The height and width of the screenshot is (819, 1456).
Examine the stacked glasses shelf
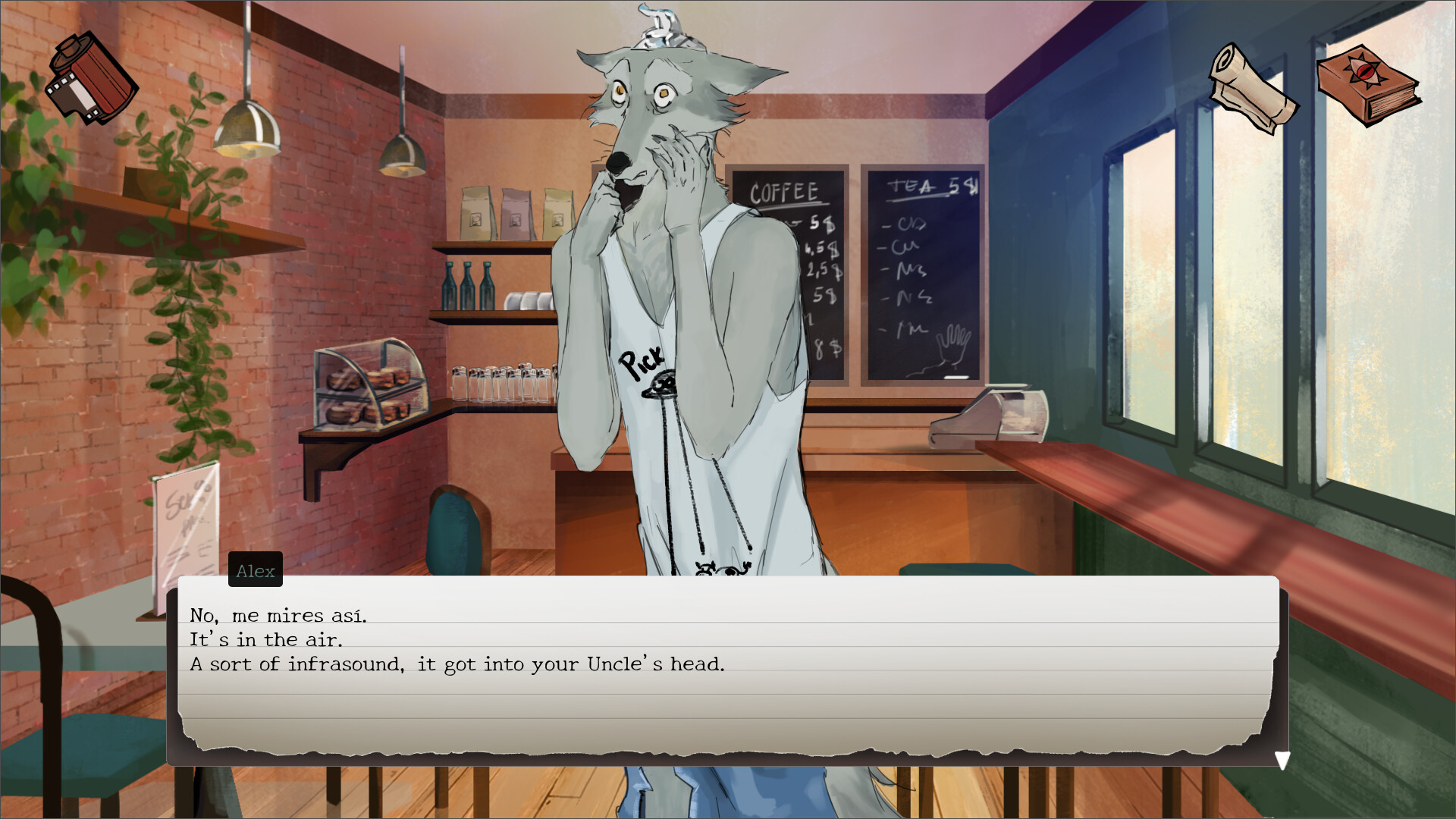[x=500, y=383]
